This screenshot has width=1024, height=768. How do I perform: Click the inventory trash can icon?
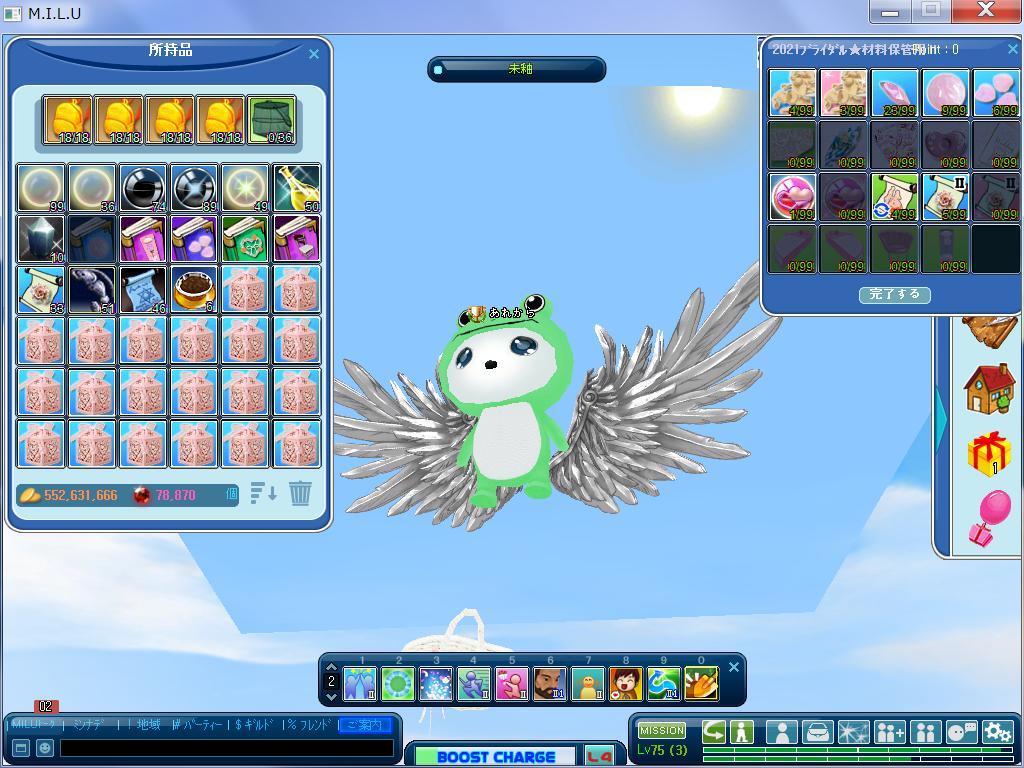[x=300, y=493]
